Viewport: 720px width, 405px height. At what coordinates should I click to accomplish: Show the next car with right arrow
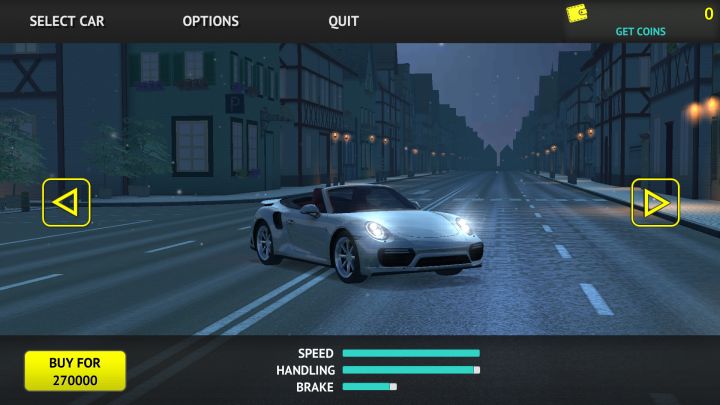point(655,202)
